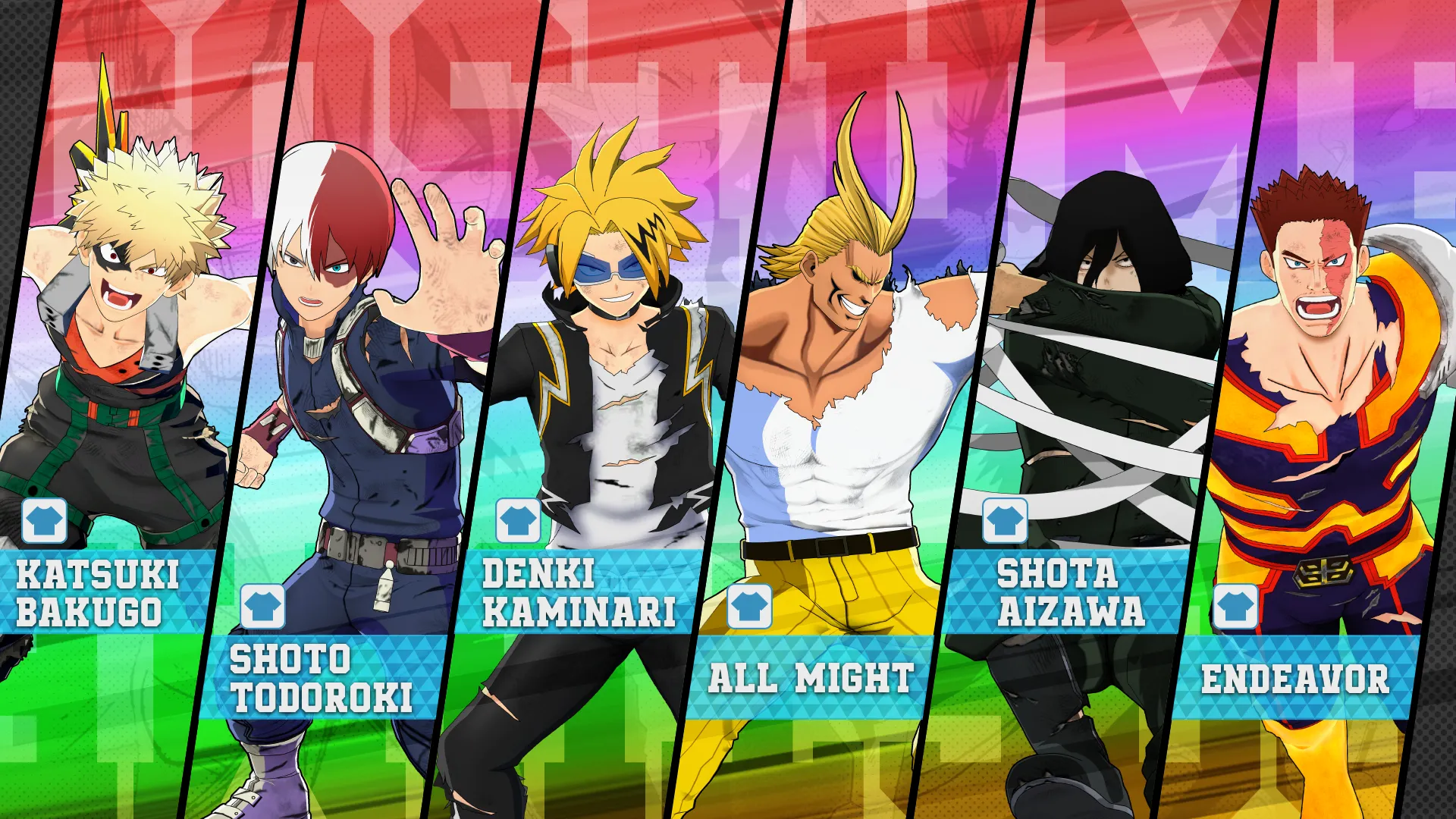1456x819 pixels.
Task: Select the costume shirt icon above All Might
Action: tap(749, 606)
